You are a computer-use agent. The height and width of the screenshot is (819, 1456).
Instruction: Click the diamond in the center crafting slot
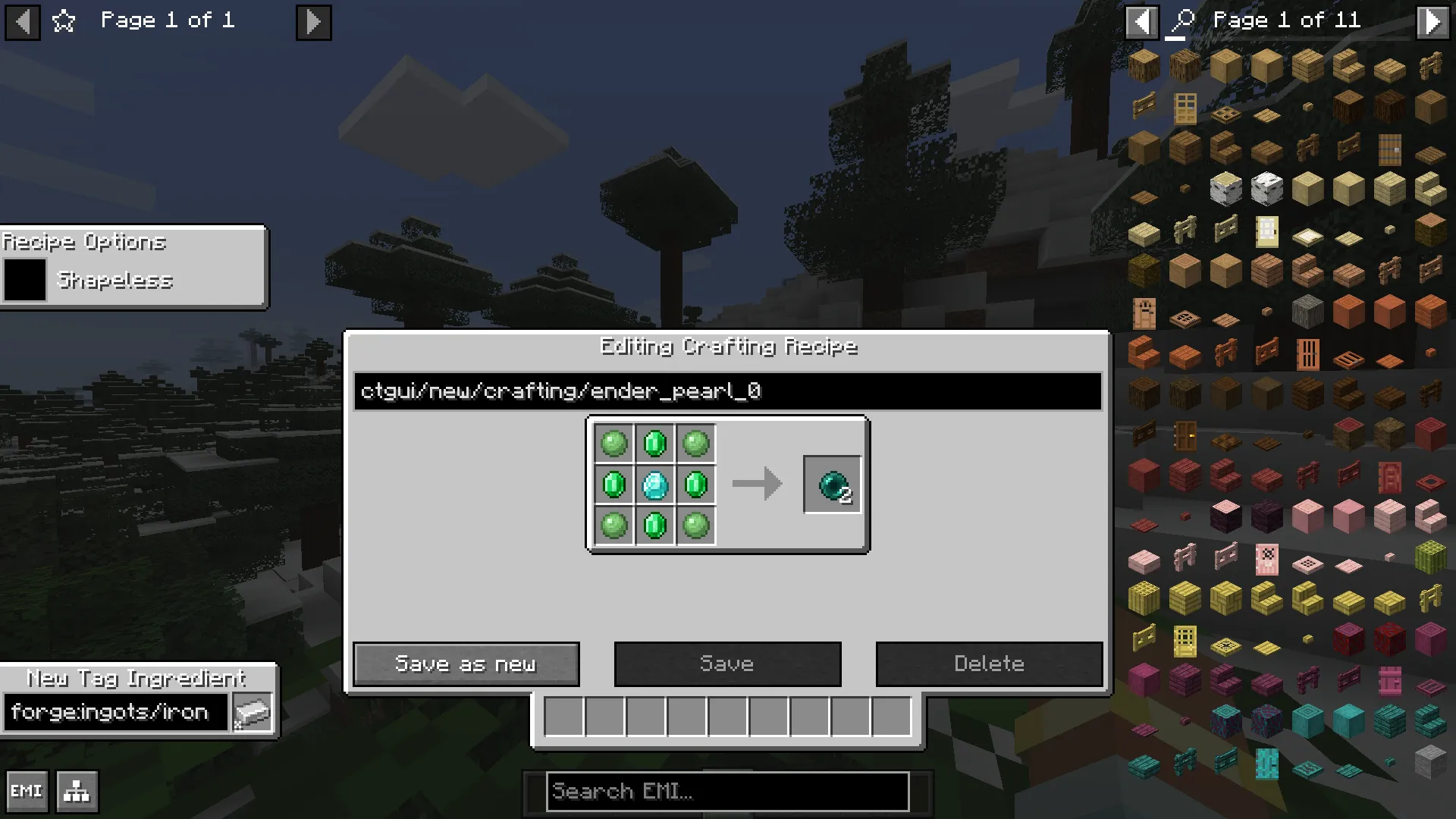654,485
